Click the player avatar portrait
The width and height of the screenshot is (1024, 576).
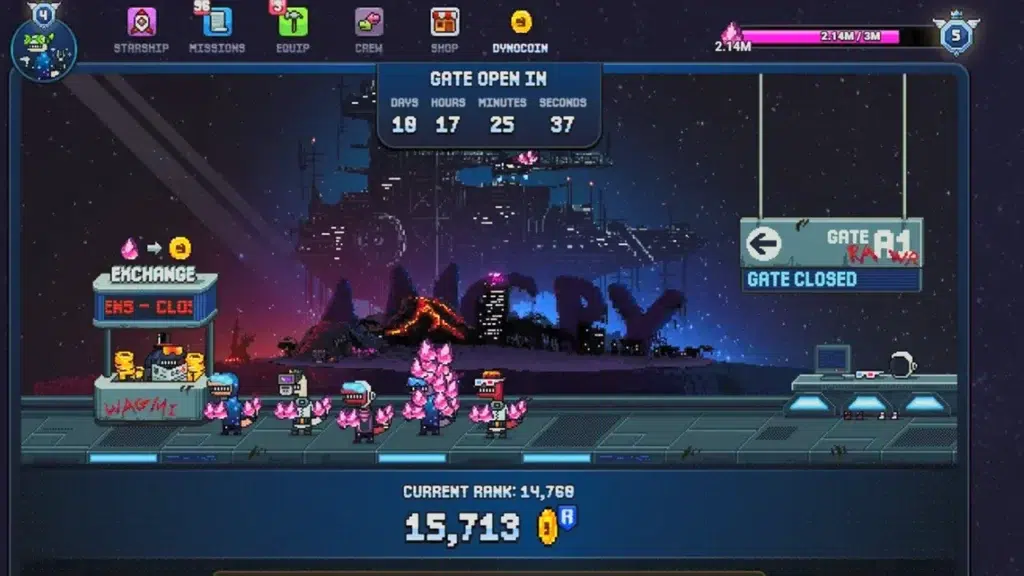click(x=44, y=48)
